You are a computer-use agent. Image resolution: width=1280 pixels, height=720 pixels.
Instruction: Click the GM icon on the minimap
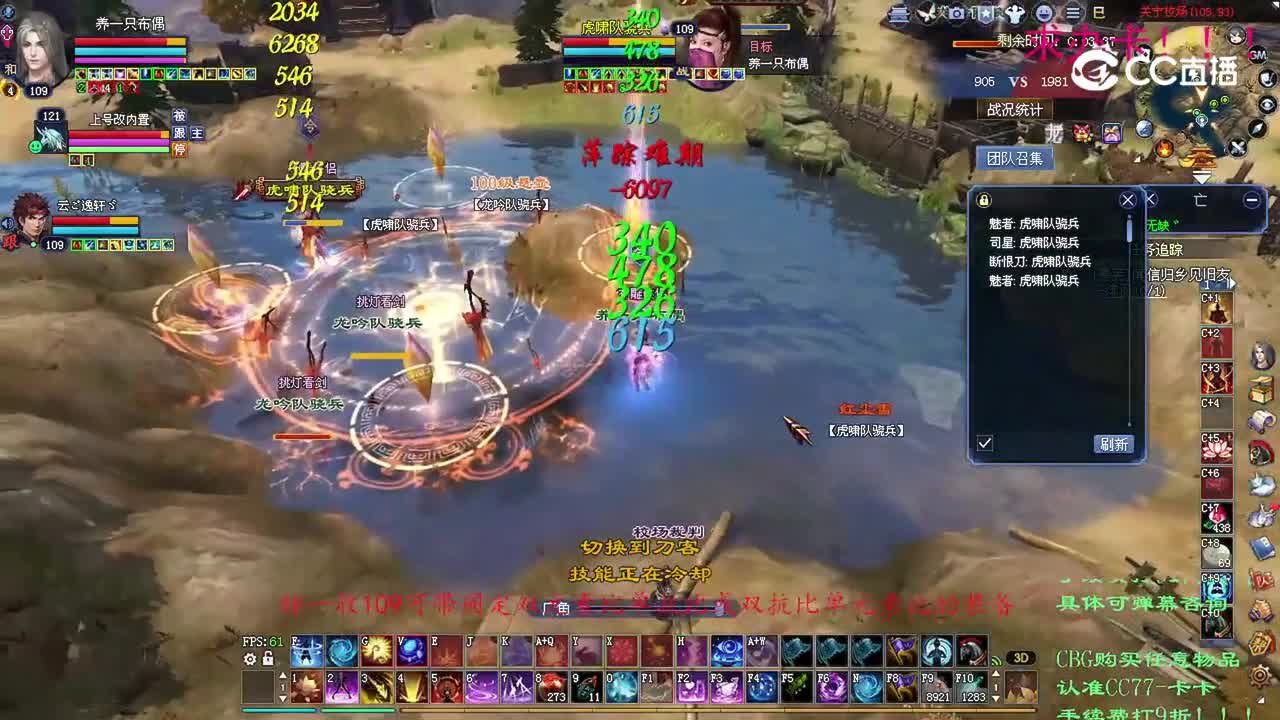pos(1256,55)
